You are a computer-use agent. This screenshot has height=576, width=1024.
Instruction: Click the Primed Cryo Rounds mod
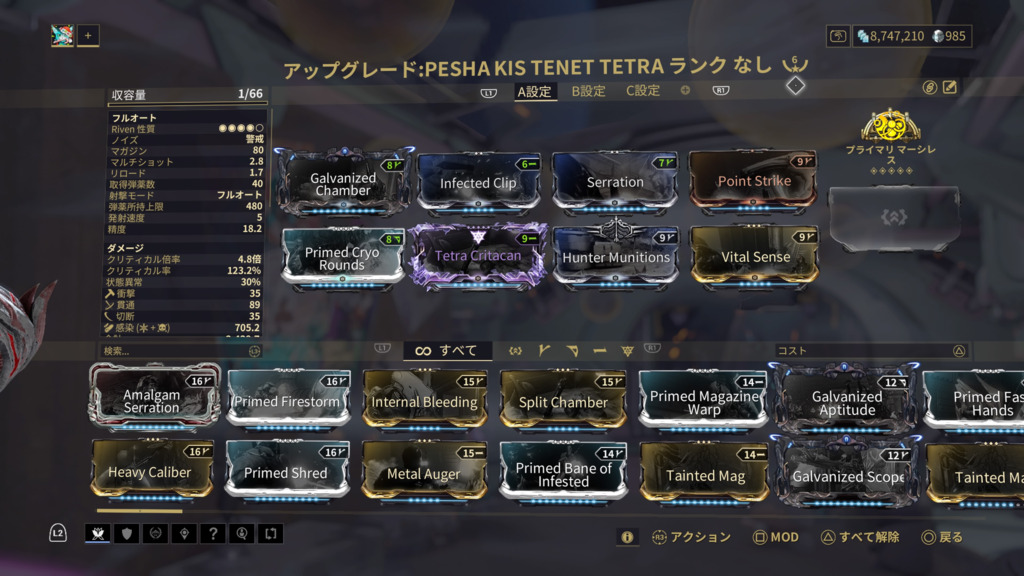[343, 258]
